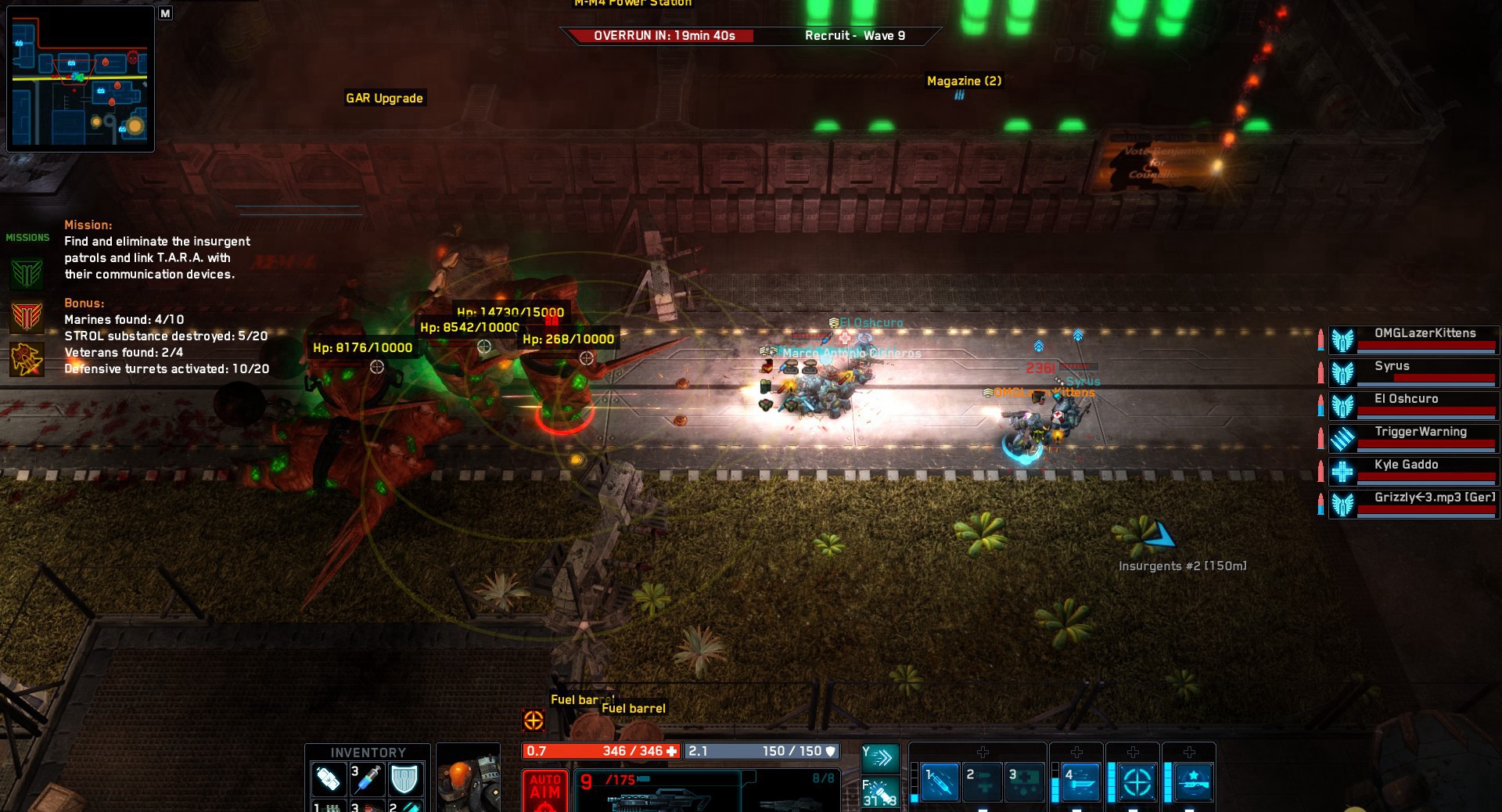Activate the star rifle skill
Screen dimensions: 1502x812
click(1193, 781)
